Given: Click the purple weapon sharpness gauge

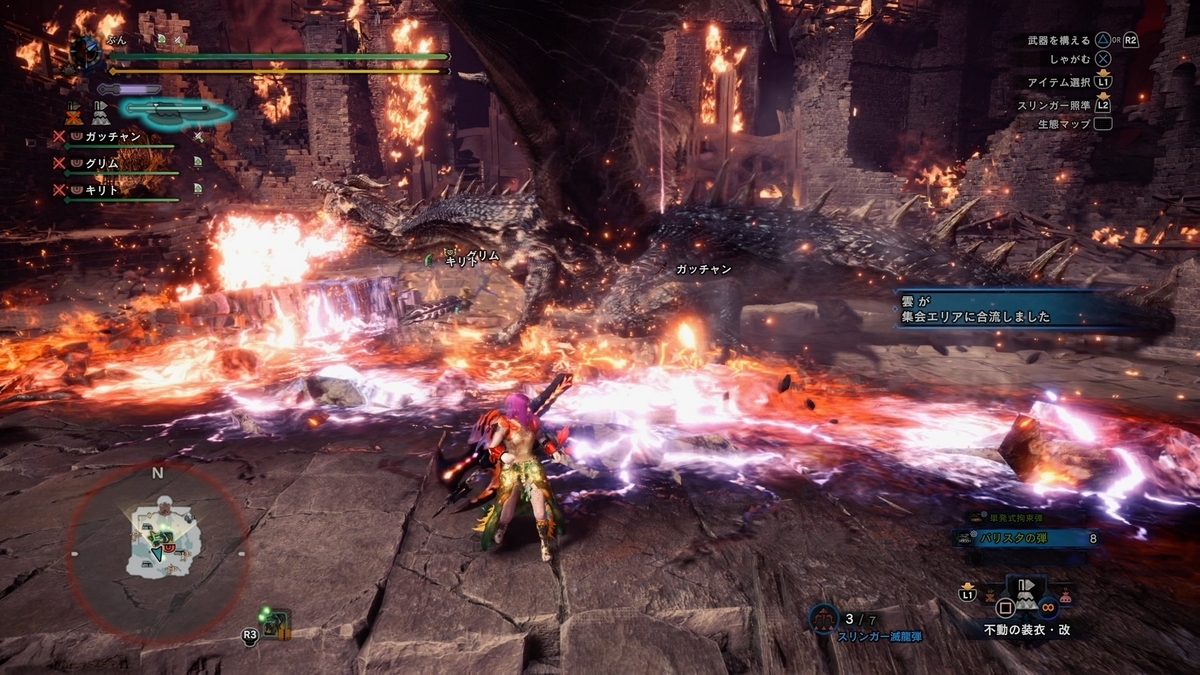Looking at the screenshot, I should [x=129, y=89].
